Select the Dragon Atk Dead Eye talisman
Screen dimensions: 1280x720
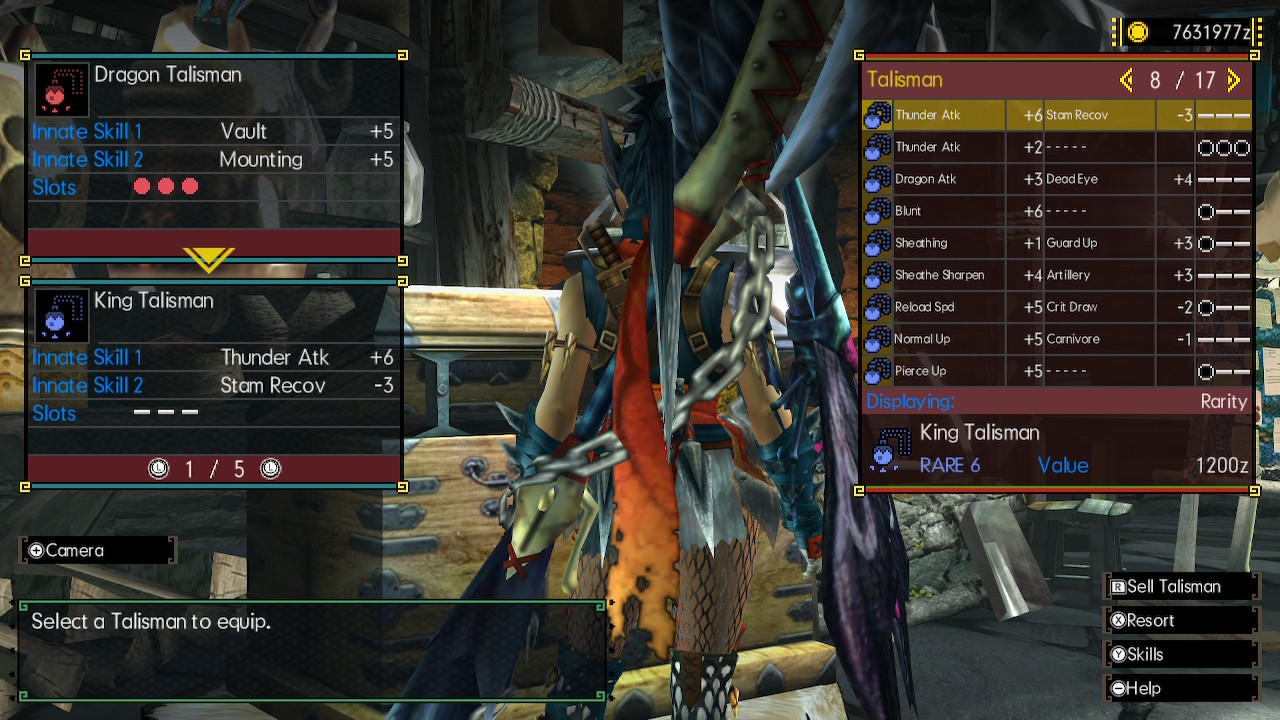[1056, 179]
